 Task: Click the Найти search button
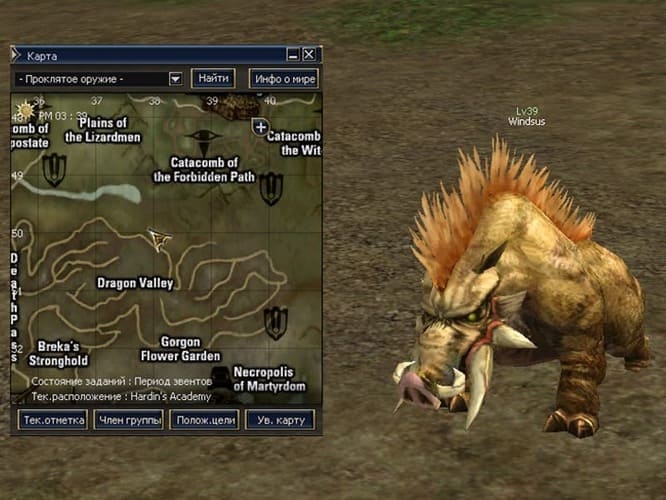click(x=212, y=78)
